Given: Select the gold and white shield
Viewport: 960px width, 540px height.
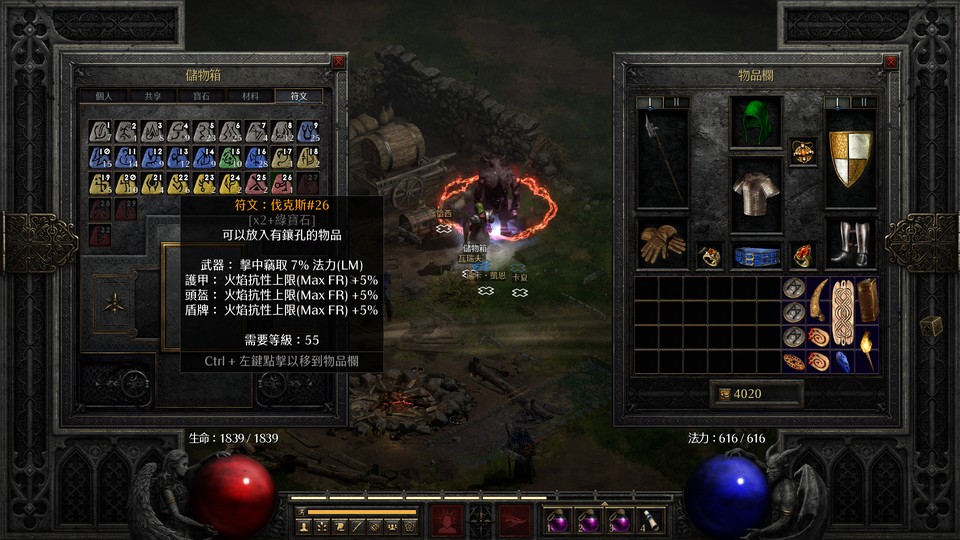Looking at the screenshot, I should click(x=850, y=157).
